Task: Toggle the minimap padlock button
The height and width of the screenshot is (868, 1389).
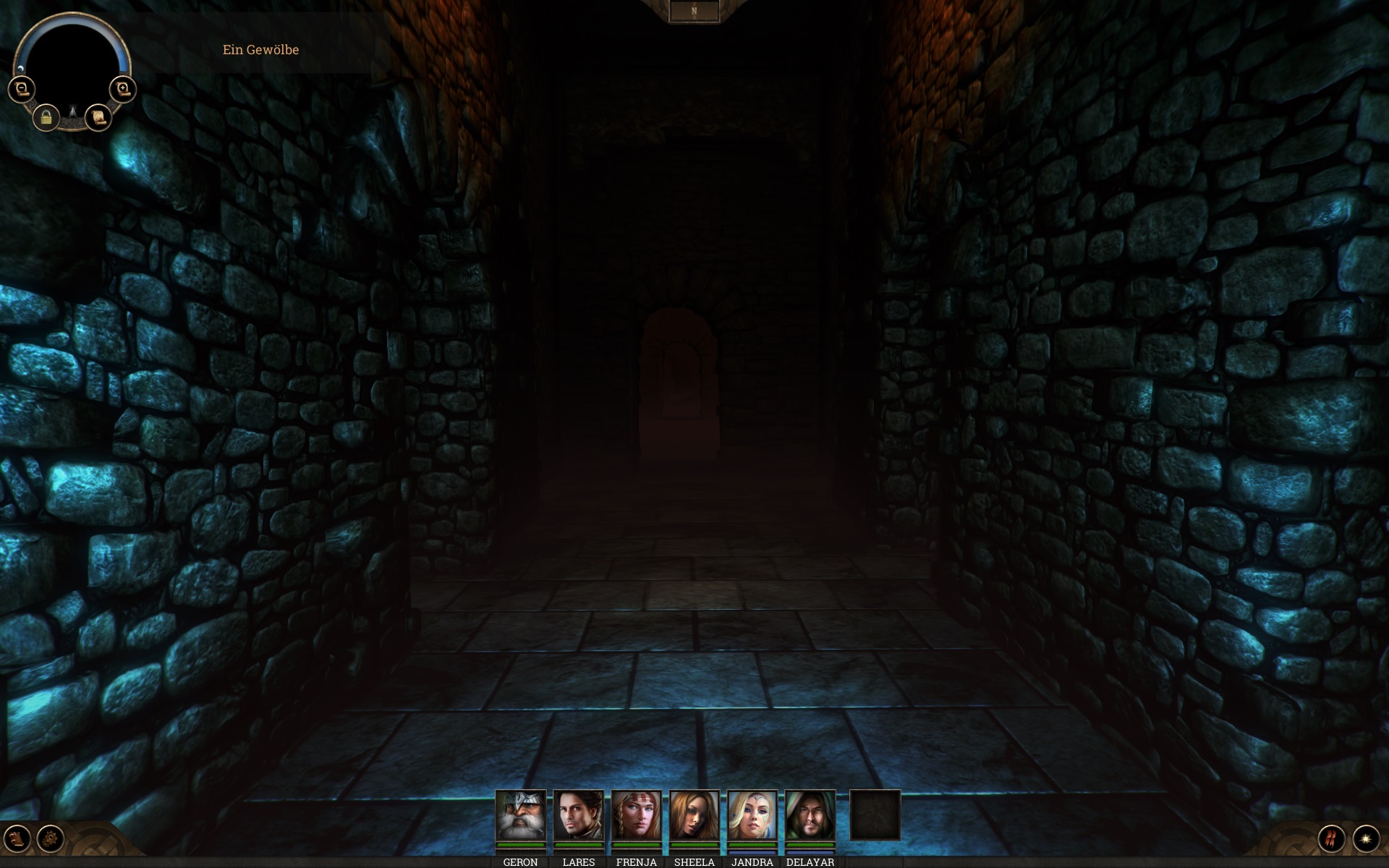Action: click(x=46, y=116)
